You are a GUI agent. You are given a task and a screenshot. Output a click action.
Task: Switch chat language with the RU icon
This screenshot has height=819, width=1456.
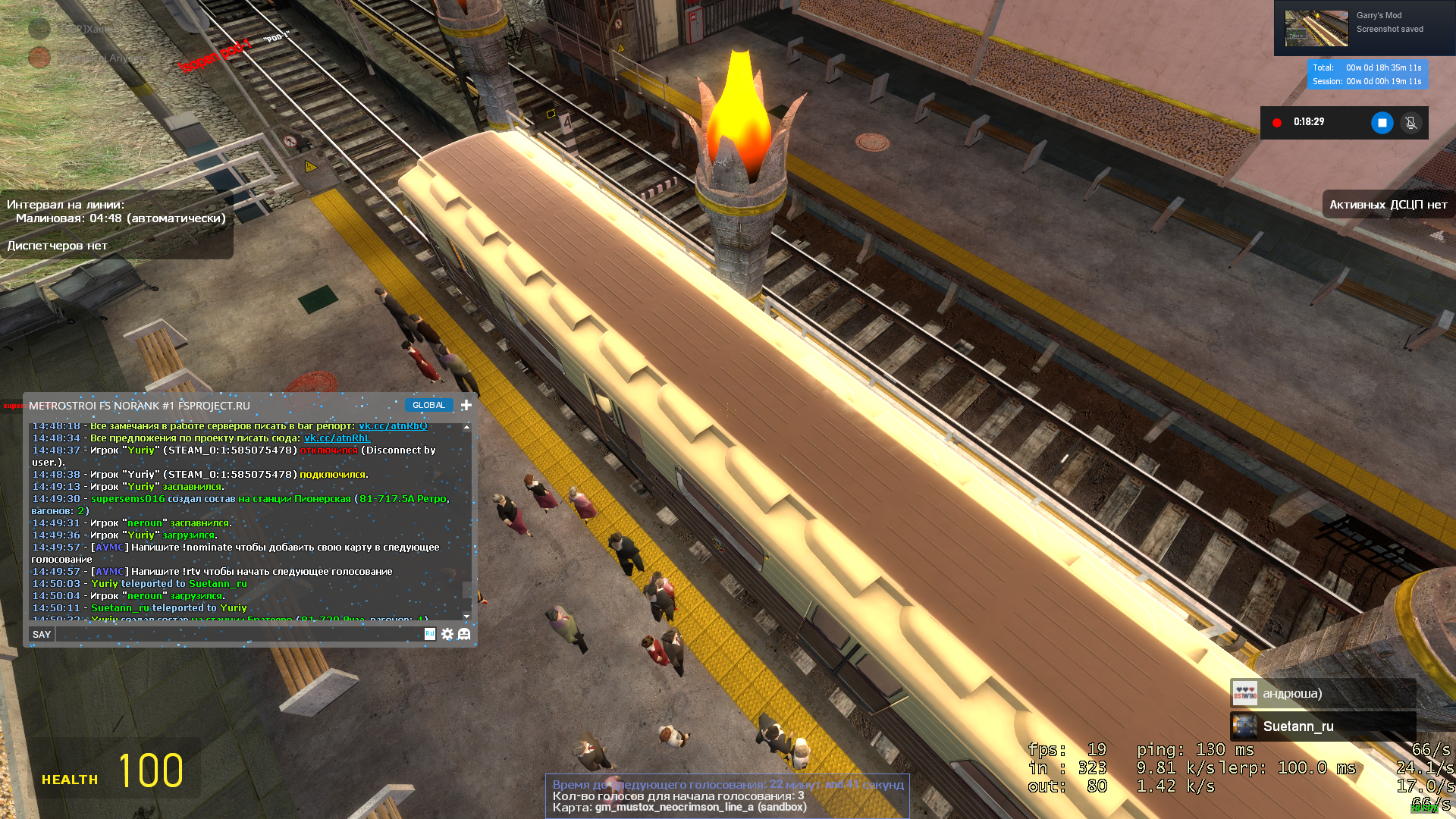pos(430,634)
